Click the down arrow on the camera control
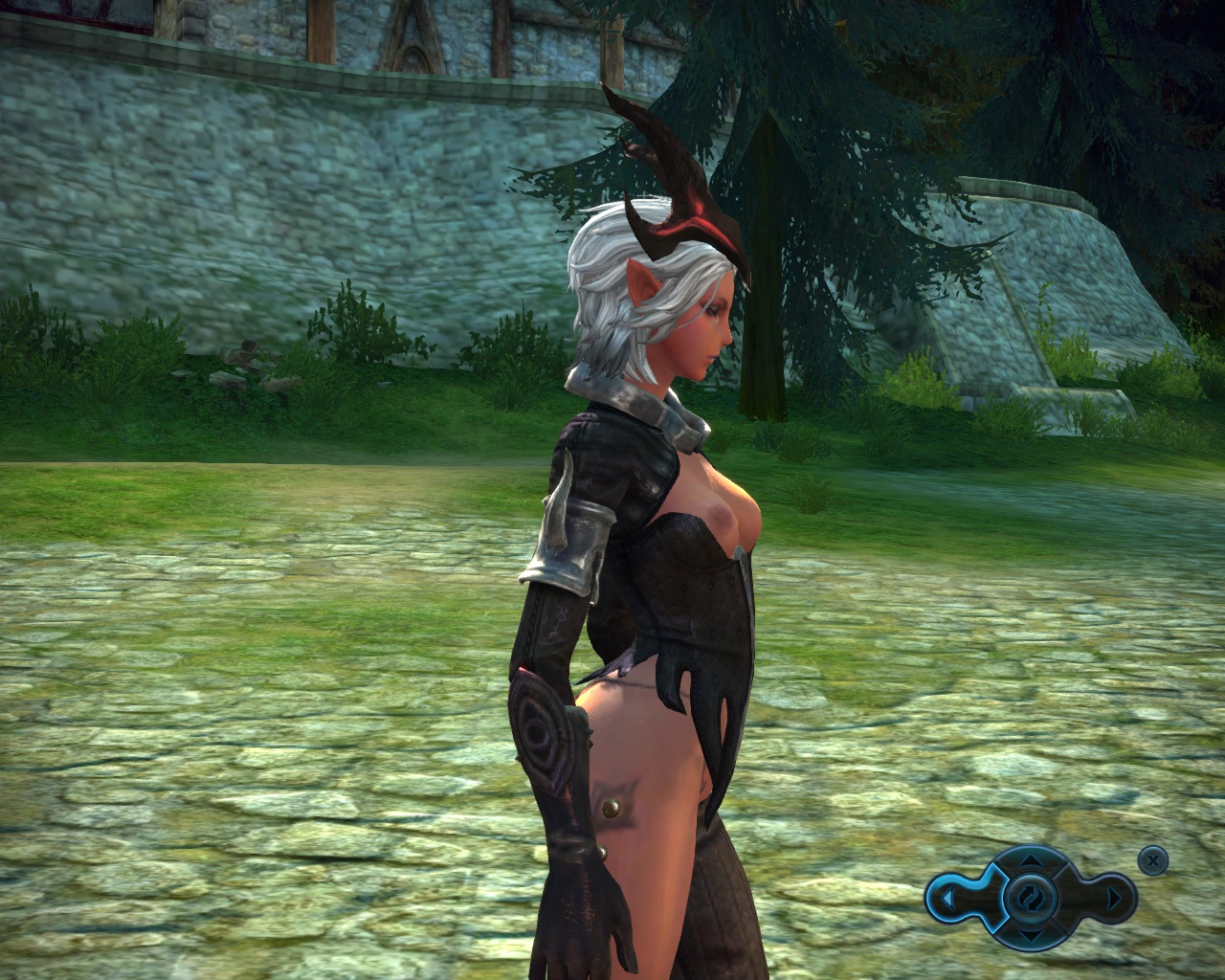Screen dimensions: 1225x980 (x=1031, y=935)
